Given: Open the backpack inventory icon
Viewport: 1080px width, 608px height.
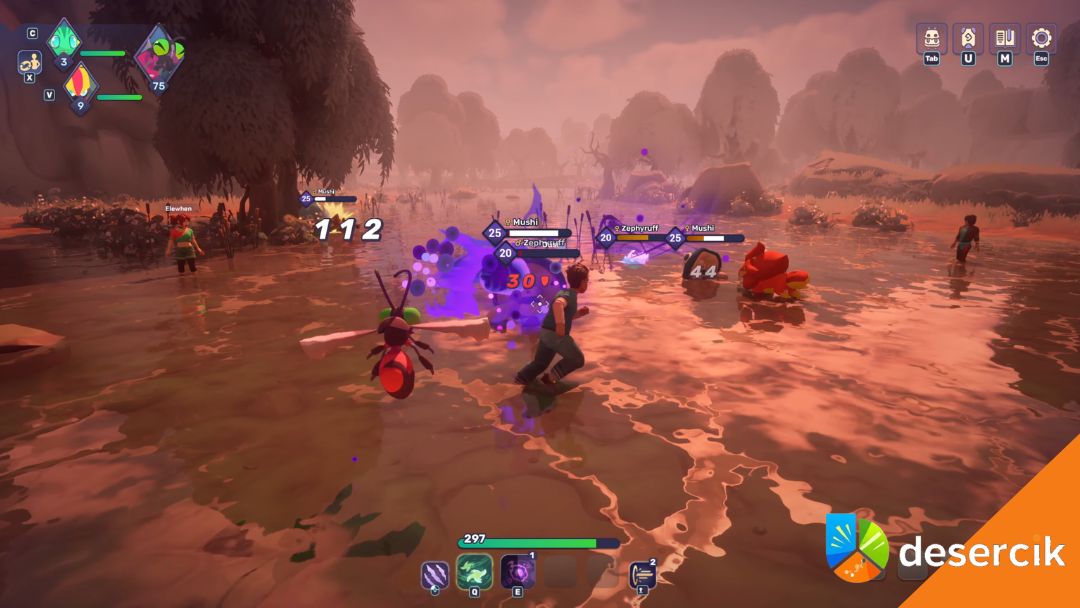Looking at the screenshot, I should click(x=932, y=38).
